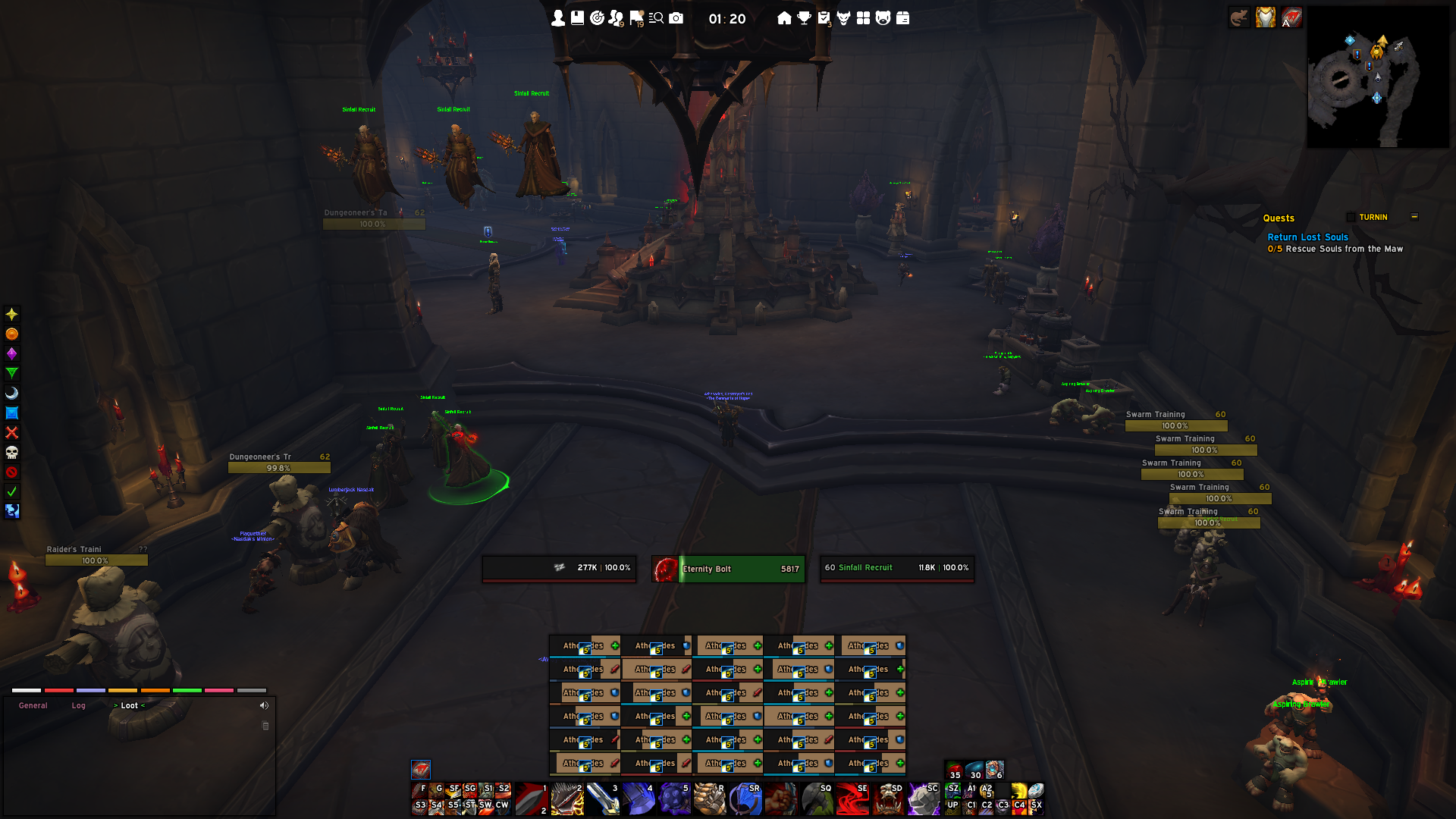
Task: Use the red slash ability bound to SE
Action: (x=853, y=799)
